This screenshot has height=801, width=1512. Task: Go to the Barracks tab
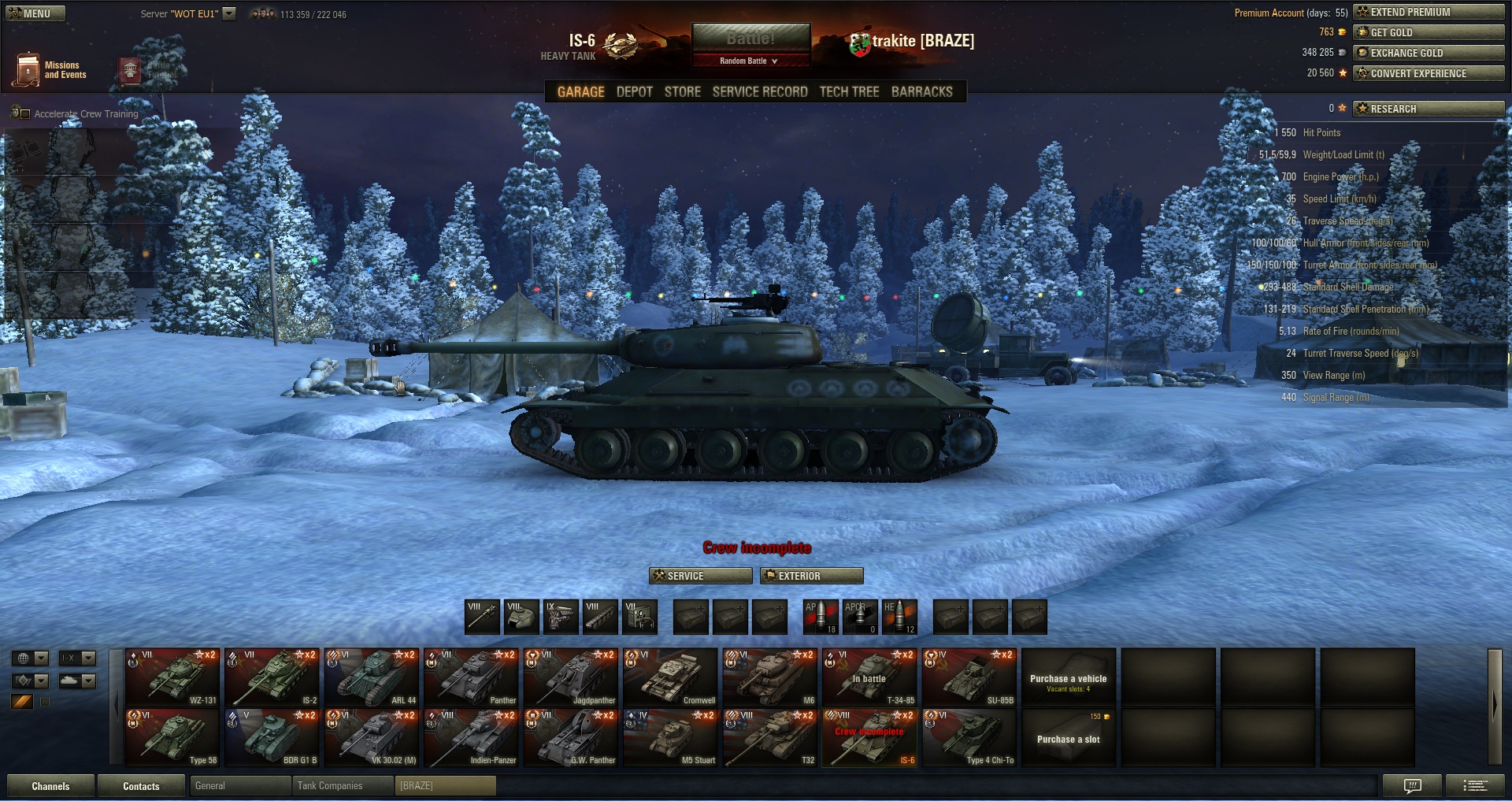point(921,92)
